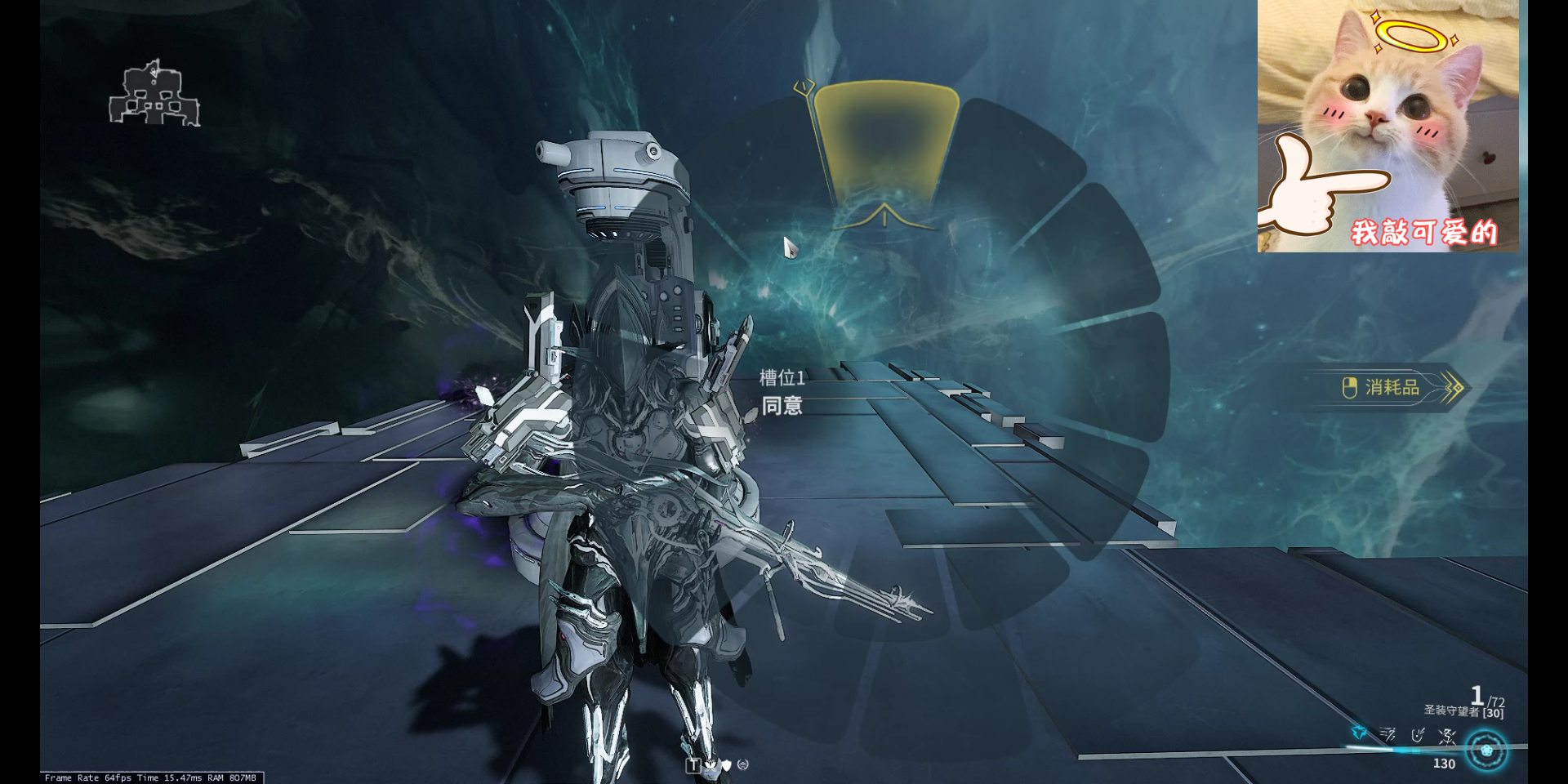Click the laurel wreath icon at bottom

[742, 765]
